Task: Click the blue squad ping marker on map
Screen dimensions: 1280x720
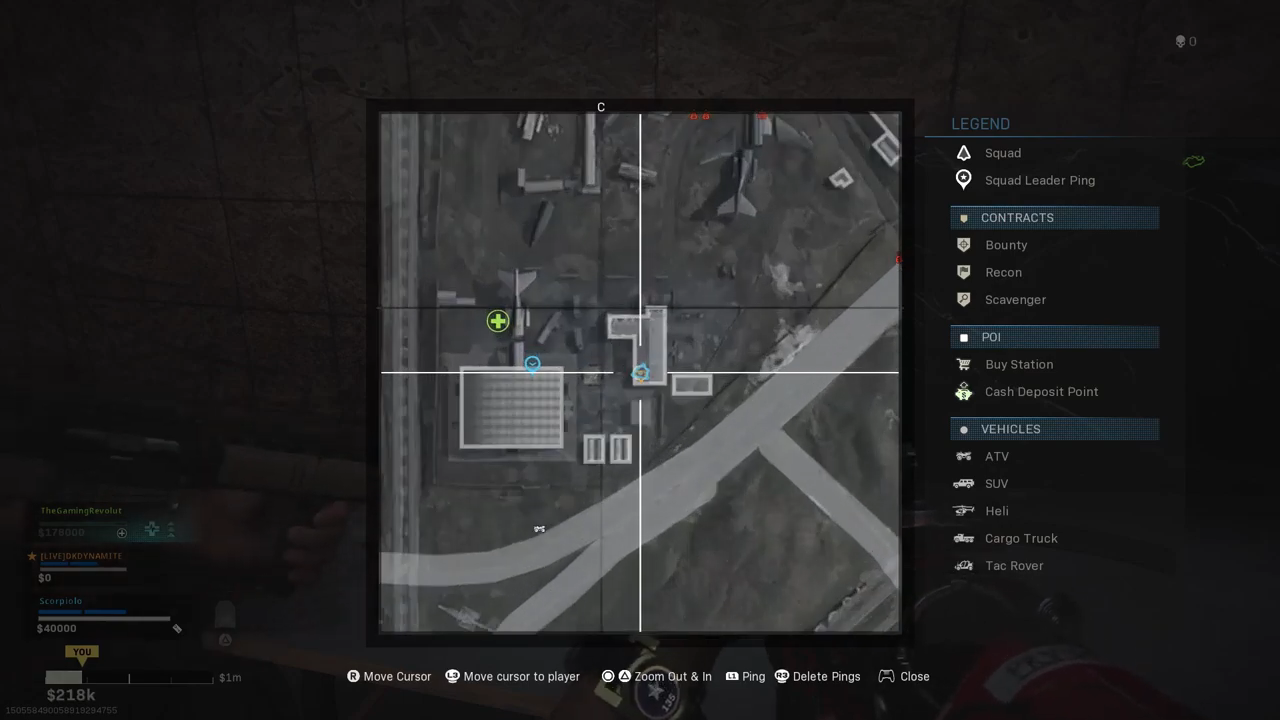Action: point(532,365)
